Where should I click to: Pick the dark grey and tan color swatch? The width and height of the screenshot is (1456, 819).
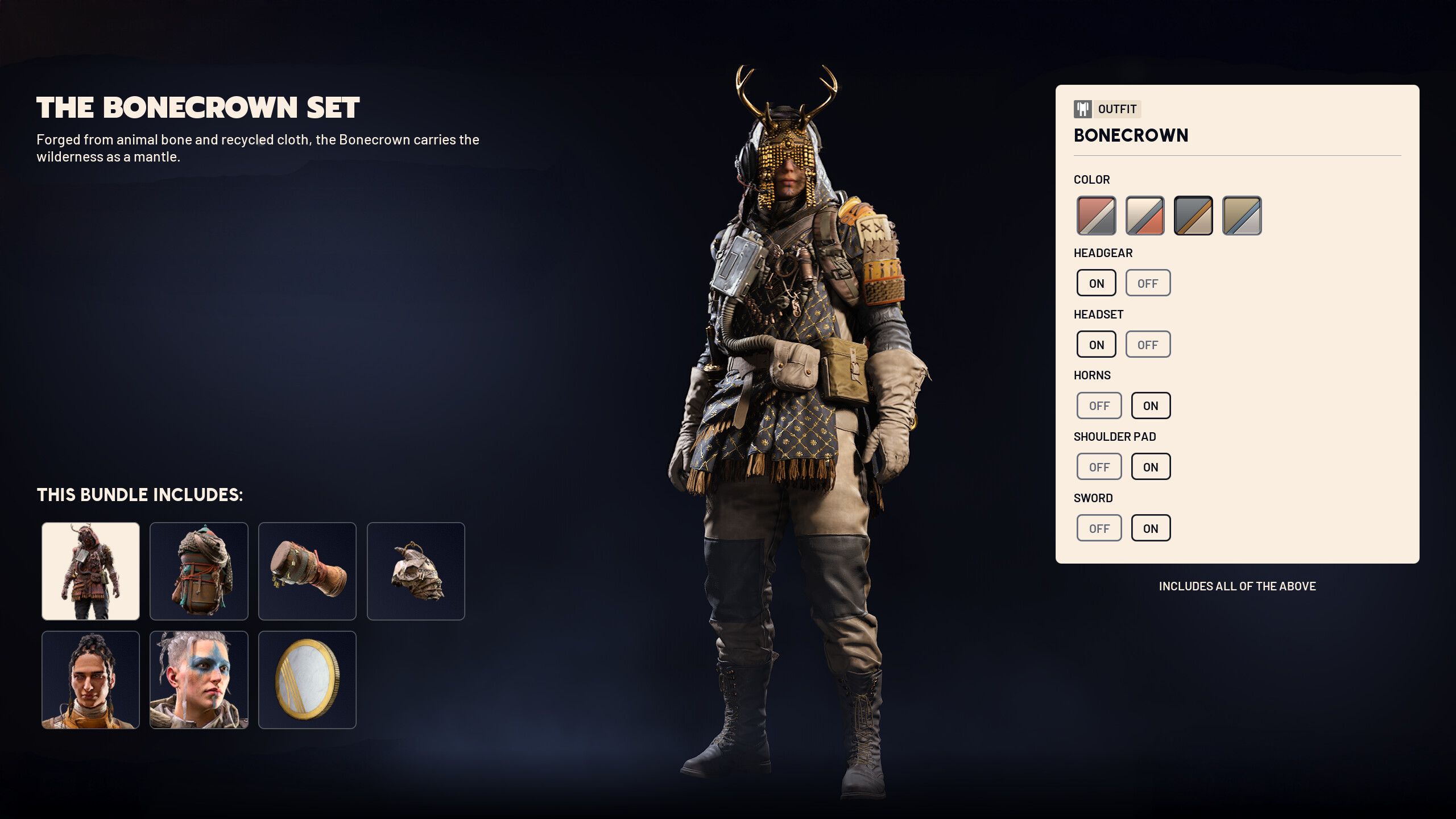point(1193,216)
